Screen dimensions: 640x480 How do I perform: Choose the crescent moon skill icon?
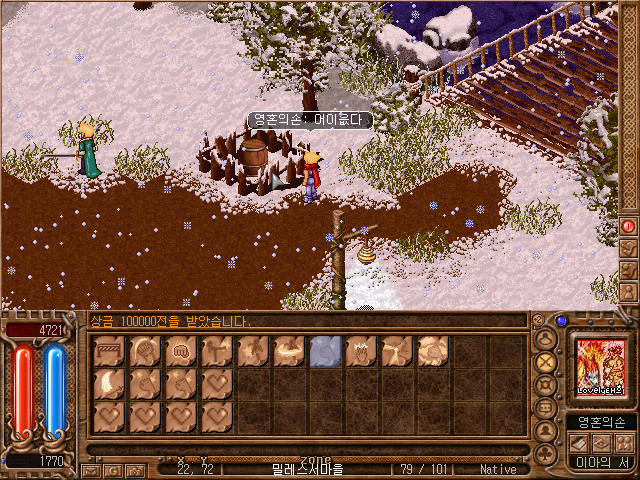point(109,383)
